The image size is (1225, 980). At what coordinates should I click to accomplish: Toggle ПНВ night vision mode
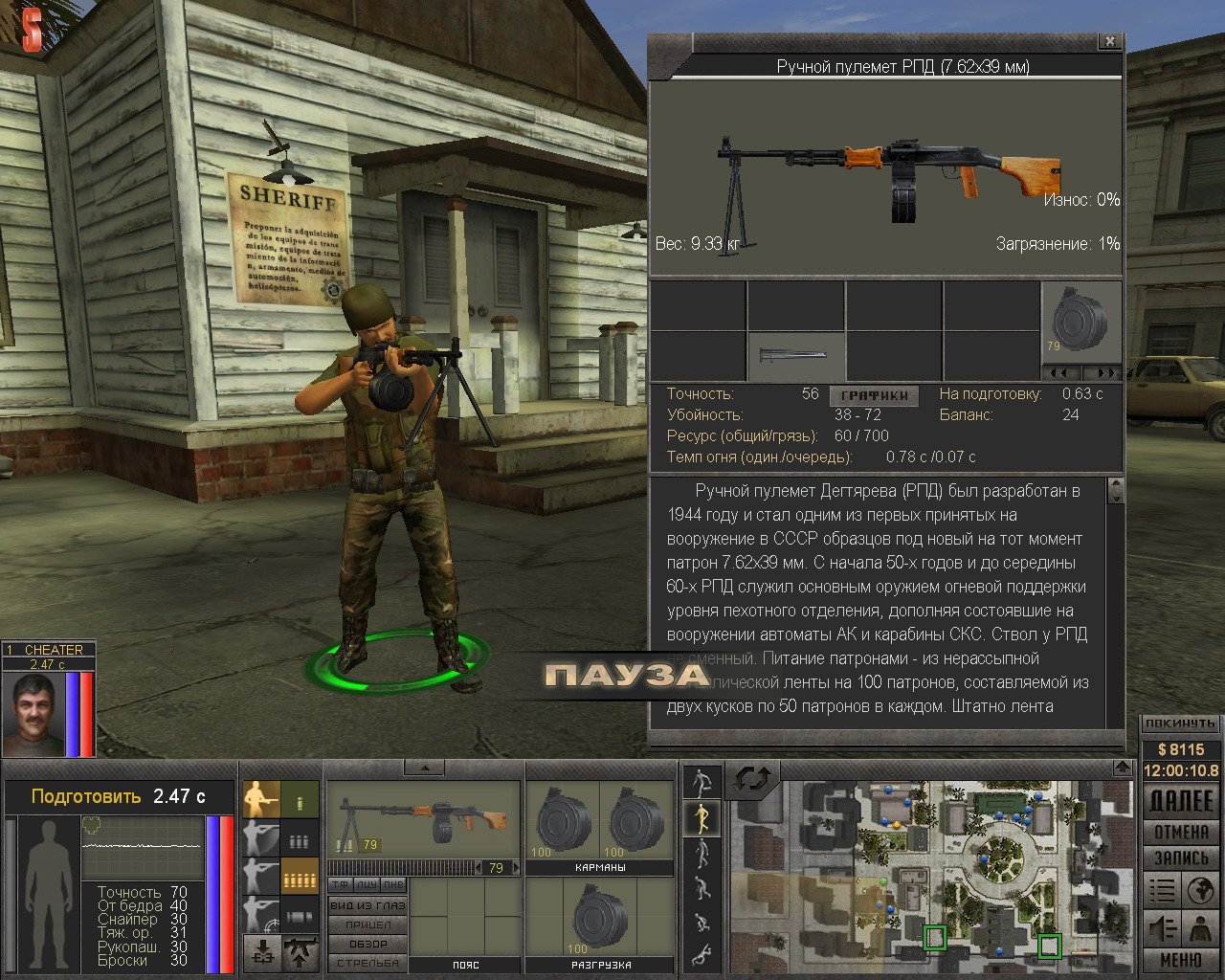[393, 884]
